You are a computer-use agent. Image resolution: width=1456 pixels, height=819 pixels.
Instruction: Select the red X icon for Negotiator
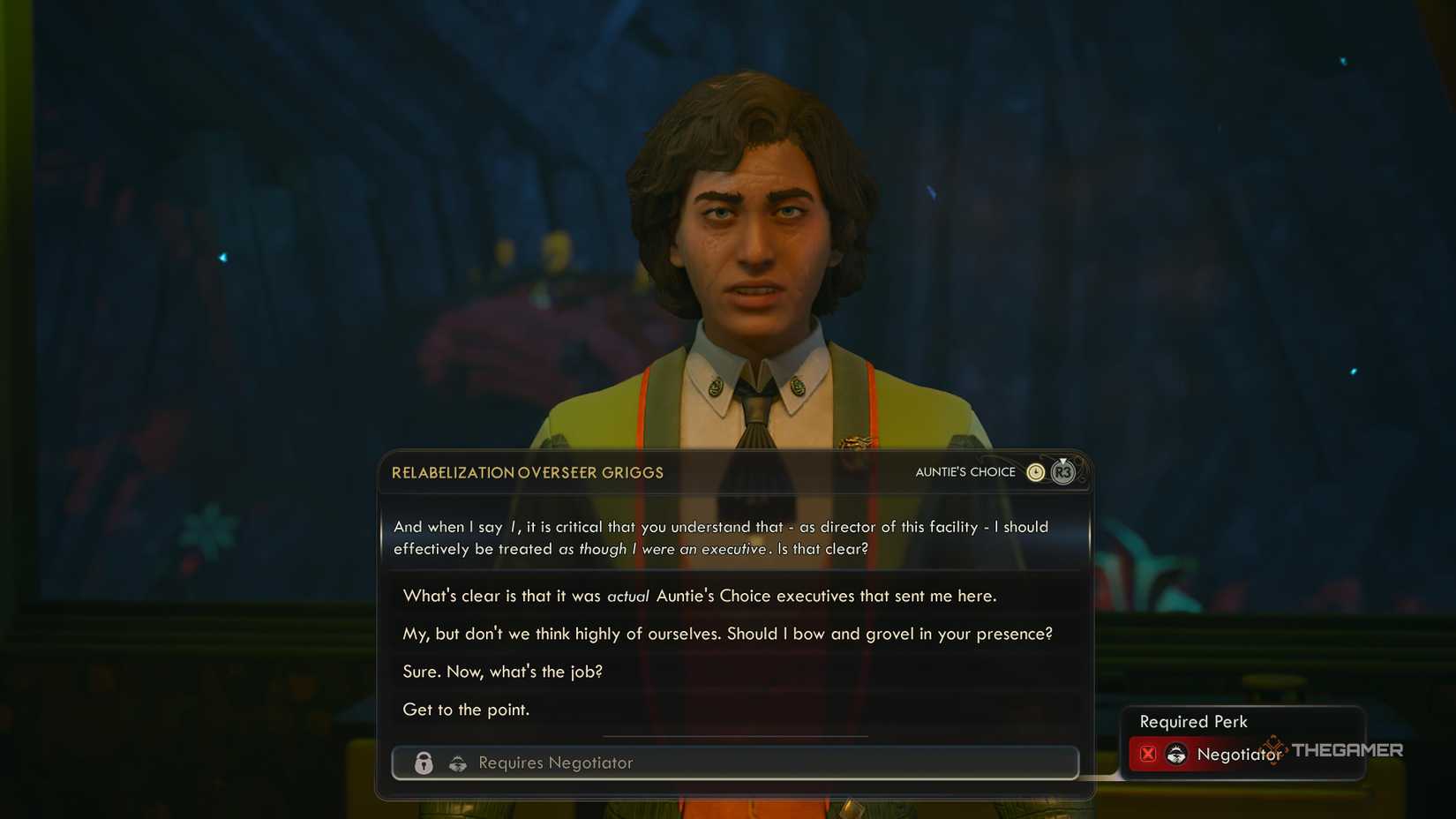pos(1148,753)
